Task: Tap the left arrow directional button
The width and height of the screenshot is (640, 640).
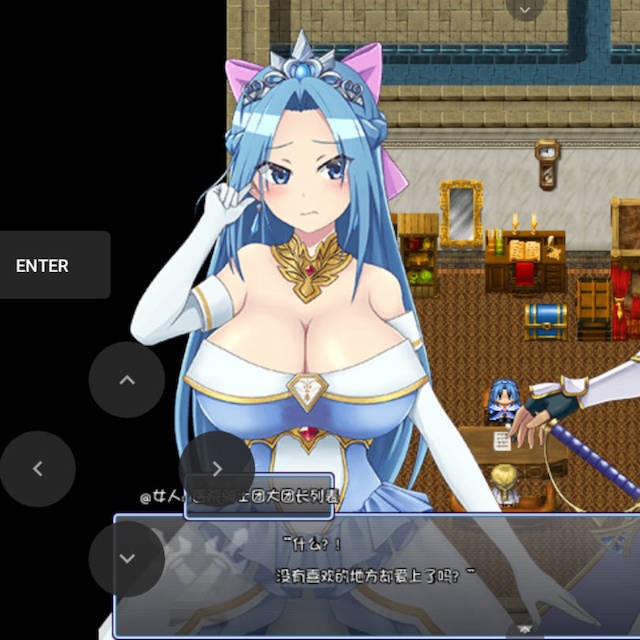Action: coord(38,468)
